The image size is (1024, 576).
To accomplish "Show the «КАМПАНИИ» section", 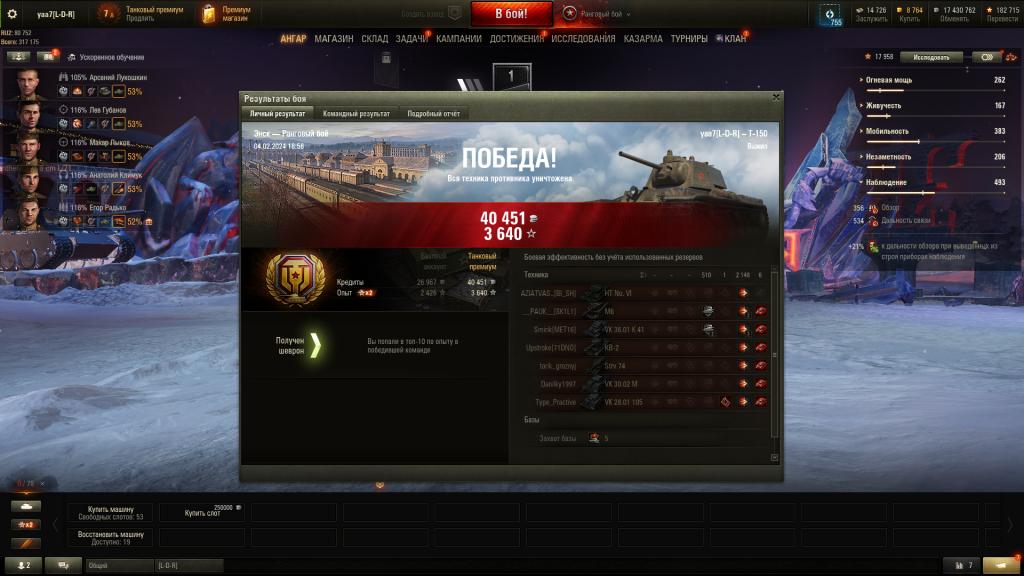I will 459,39.
